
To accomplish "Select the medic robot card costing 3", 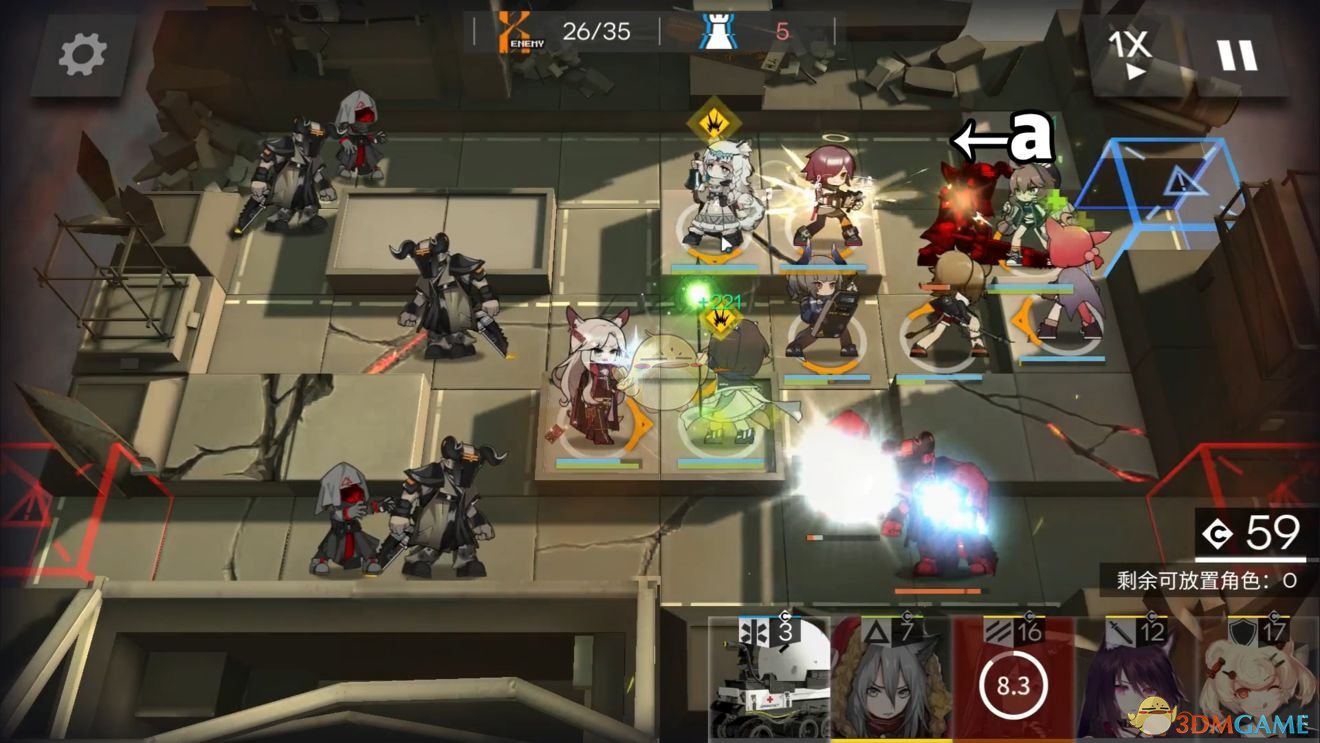I will click(768, 680).
